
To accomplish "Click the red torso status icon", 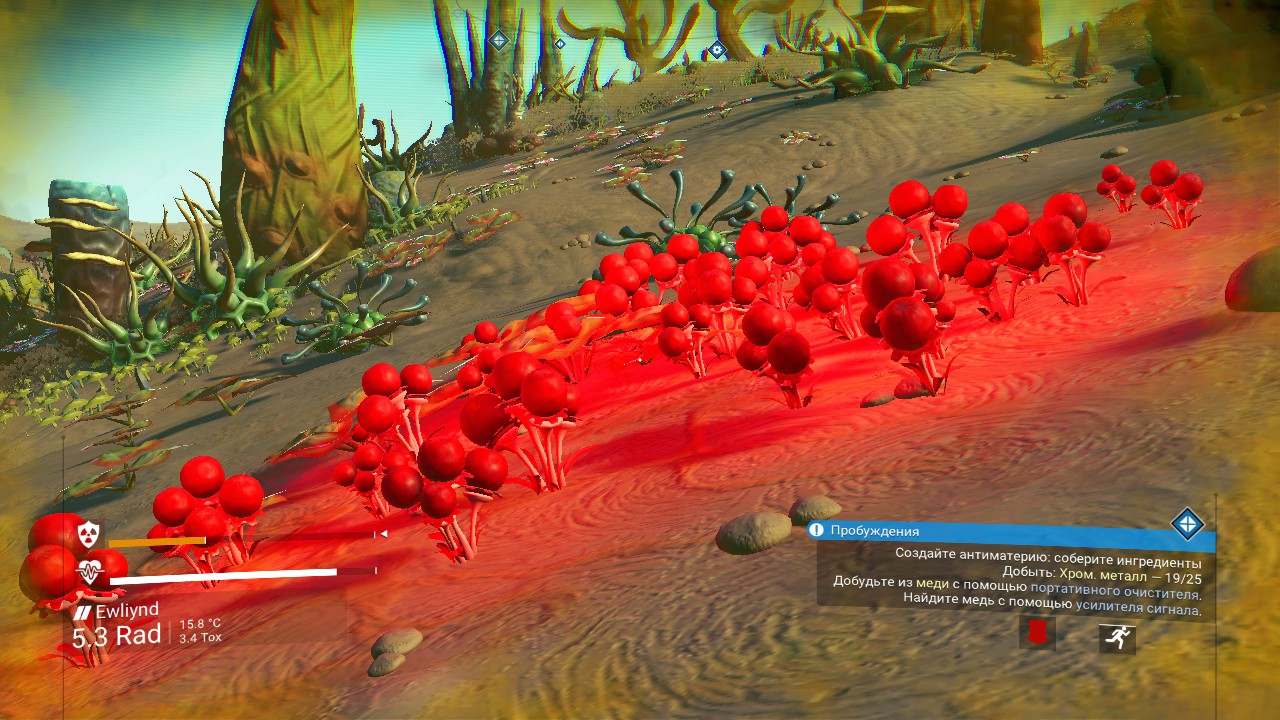I will click(1037, 633).
